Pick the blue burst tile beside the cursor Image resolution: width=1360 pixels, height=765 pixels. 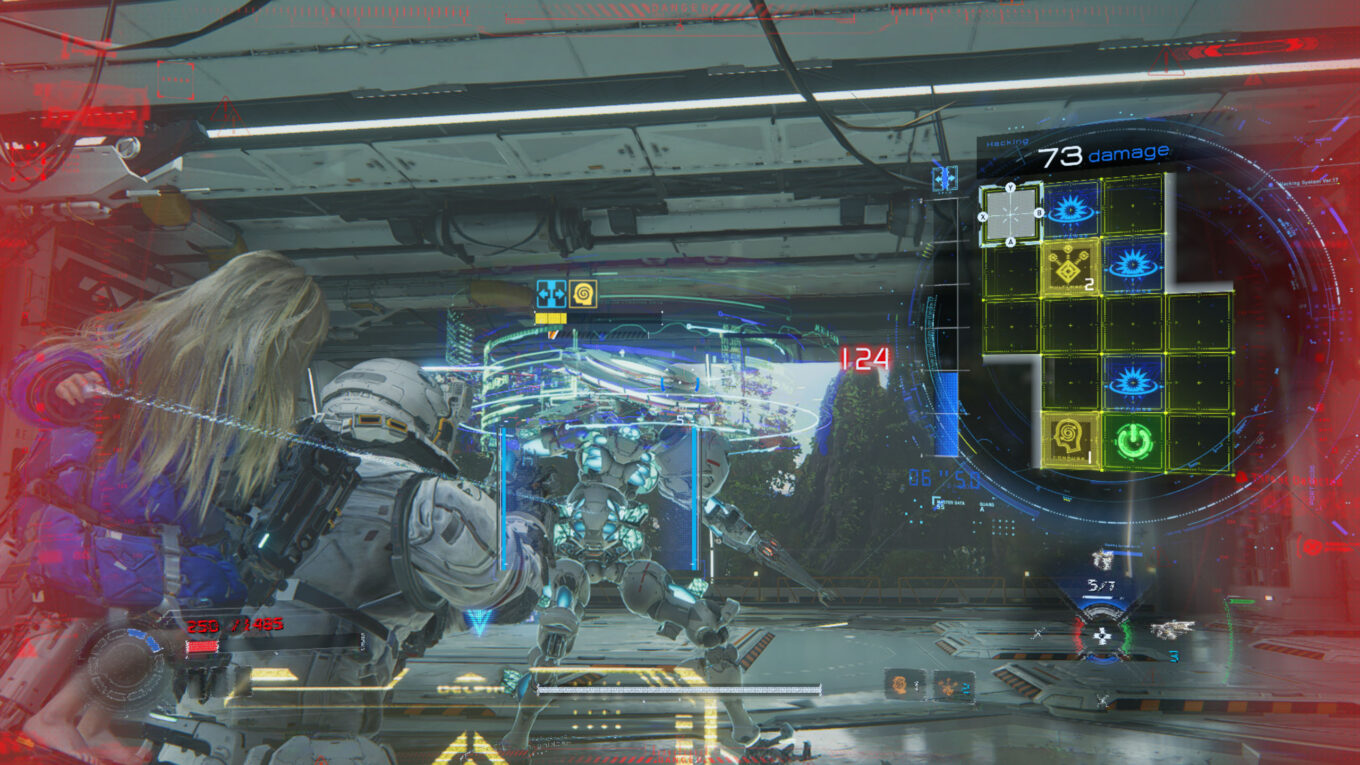tap(1071, 209)
